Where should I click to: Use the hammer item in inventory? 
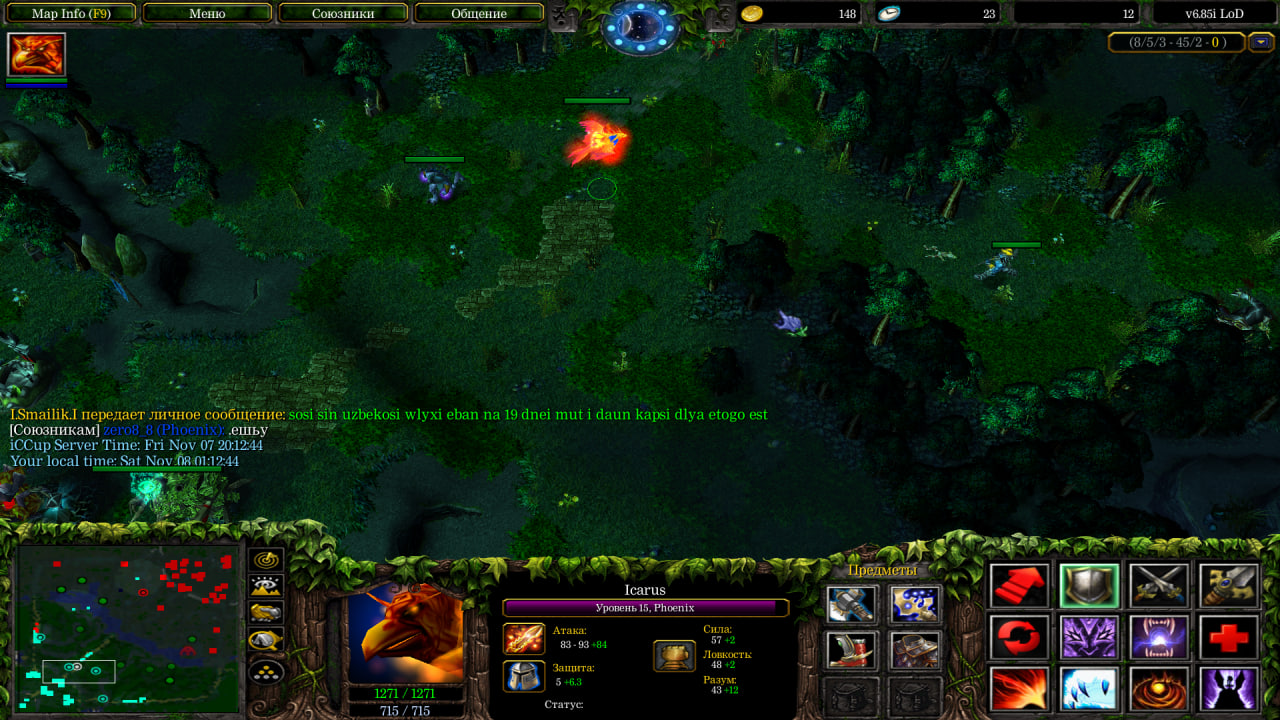851,604
